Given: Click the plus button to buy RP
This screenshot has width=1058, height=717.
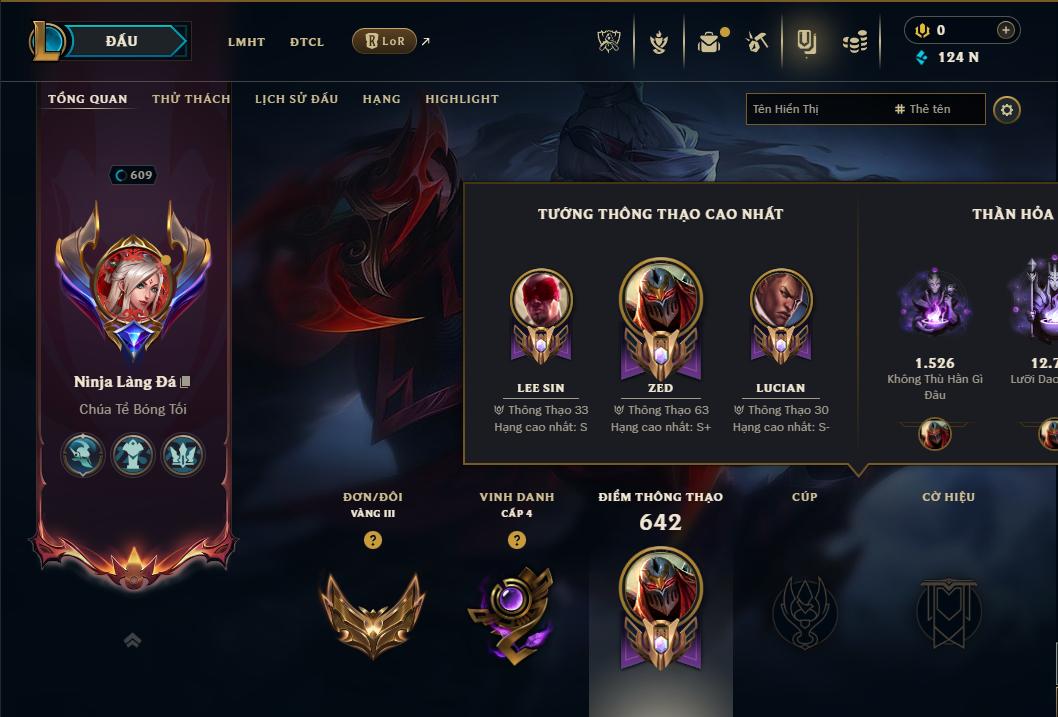Looking at the screenshot, I should click(1005, 30).
